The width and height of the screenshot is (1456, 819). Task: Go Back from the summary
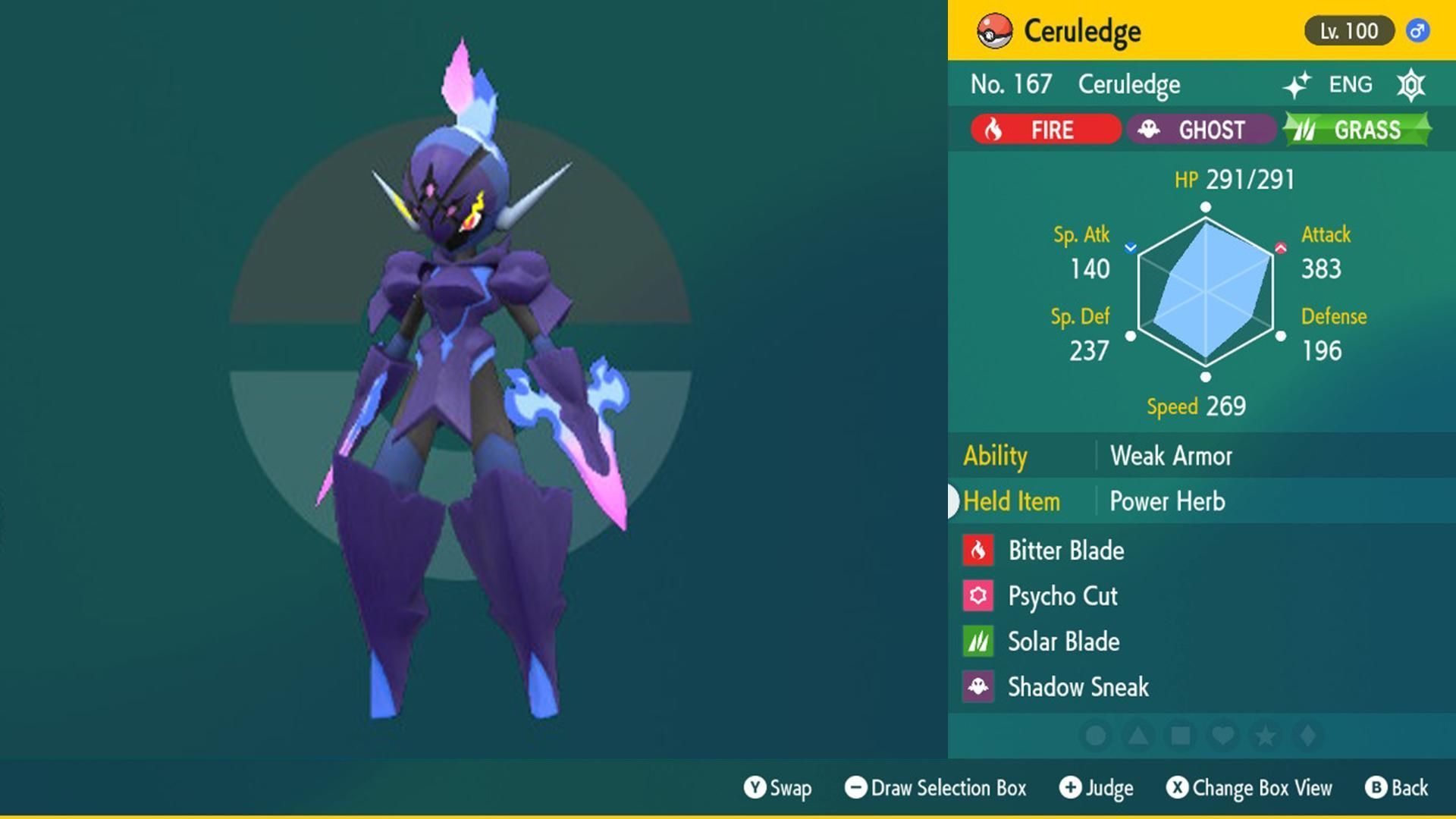(1397, 788)
